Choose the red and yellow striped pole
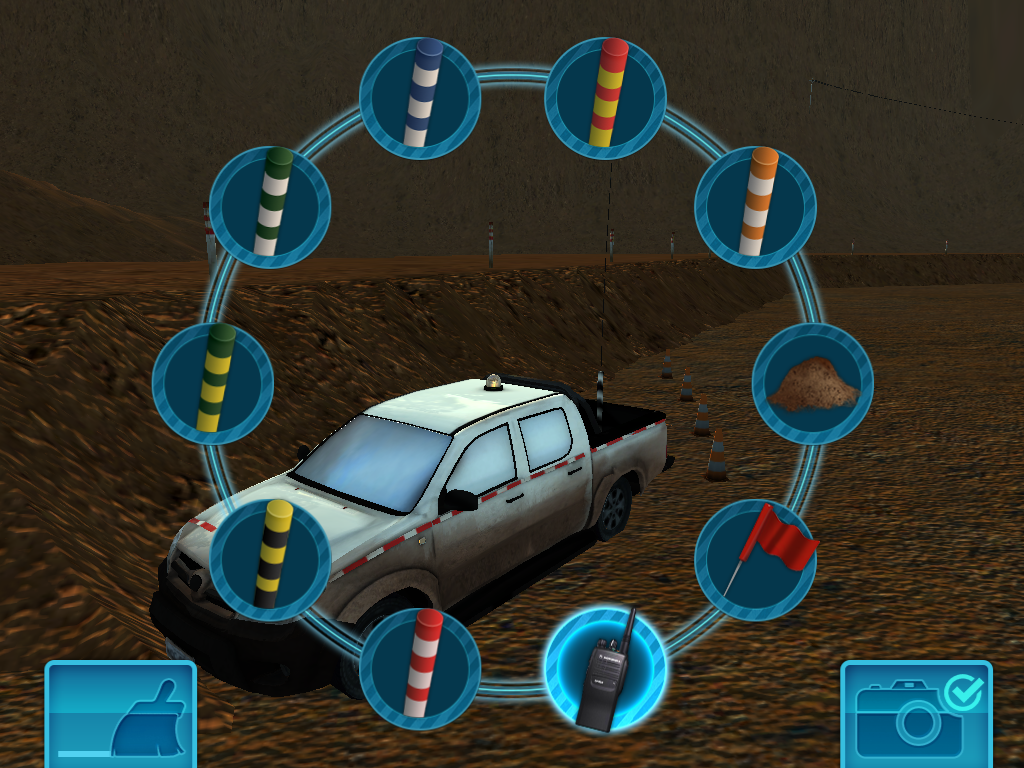 [605, 98]
